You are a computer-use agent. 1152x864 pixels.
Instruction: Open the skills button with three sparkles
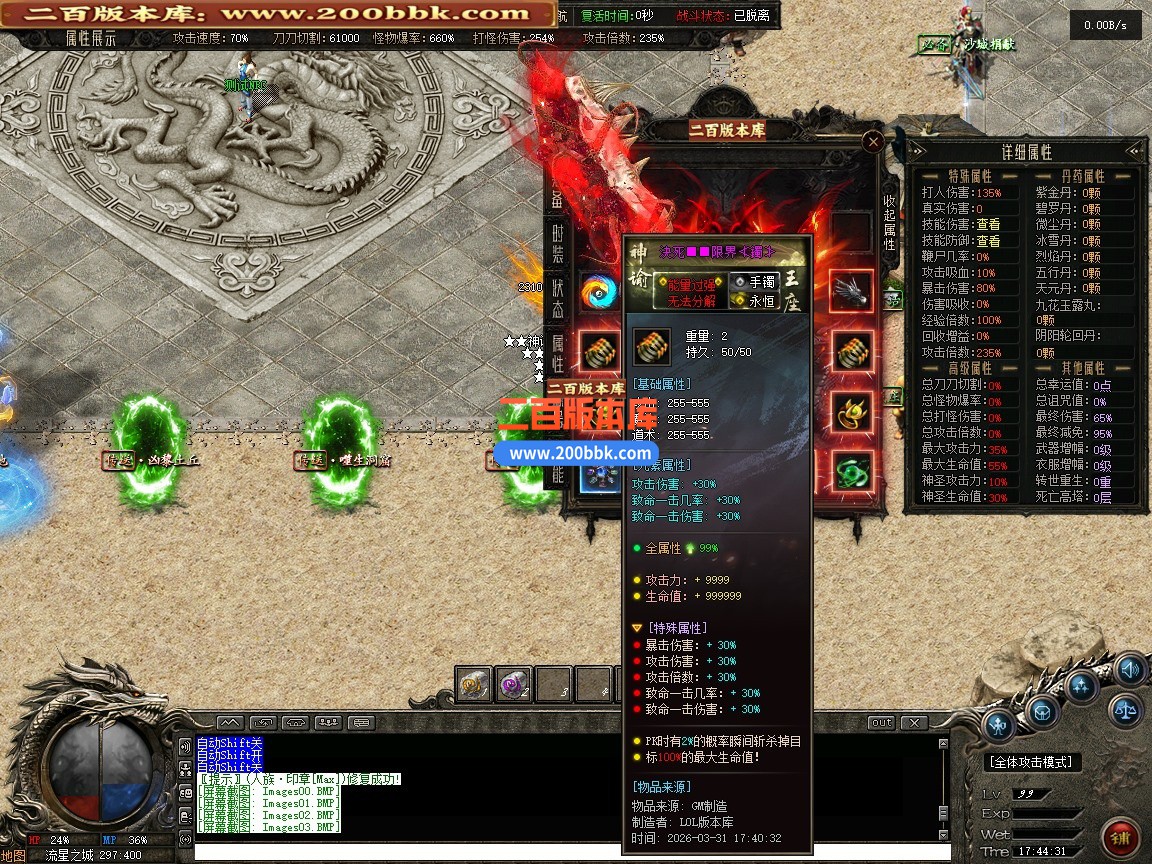[1082, 686]
